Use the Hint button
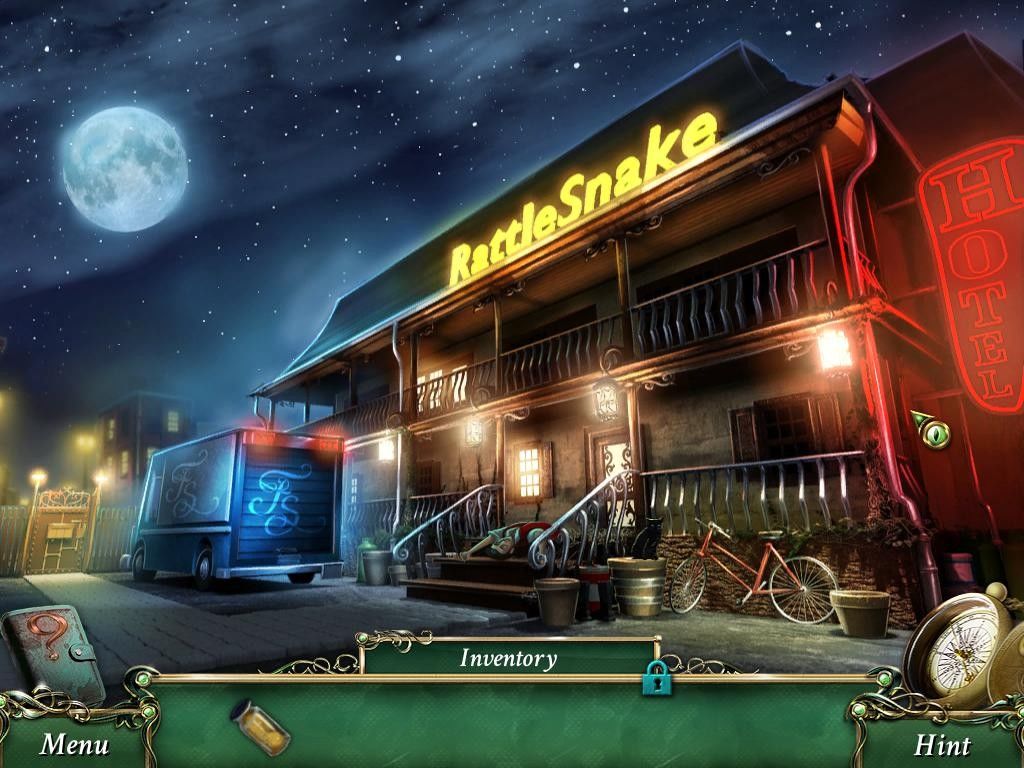Screen dimensions: 1024x768 941,745
